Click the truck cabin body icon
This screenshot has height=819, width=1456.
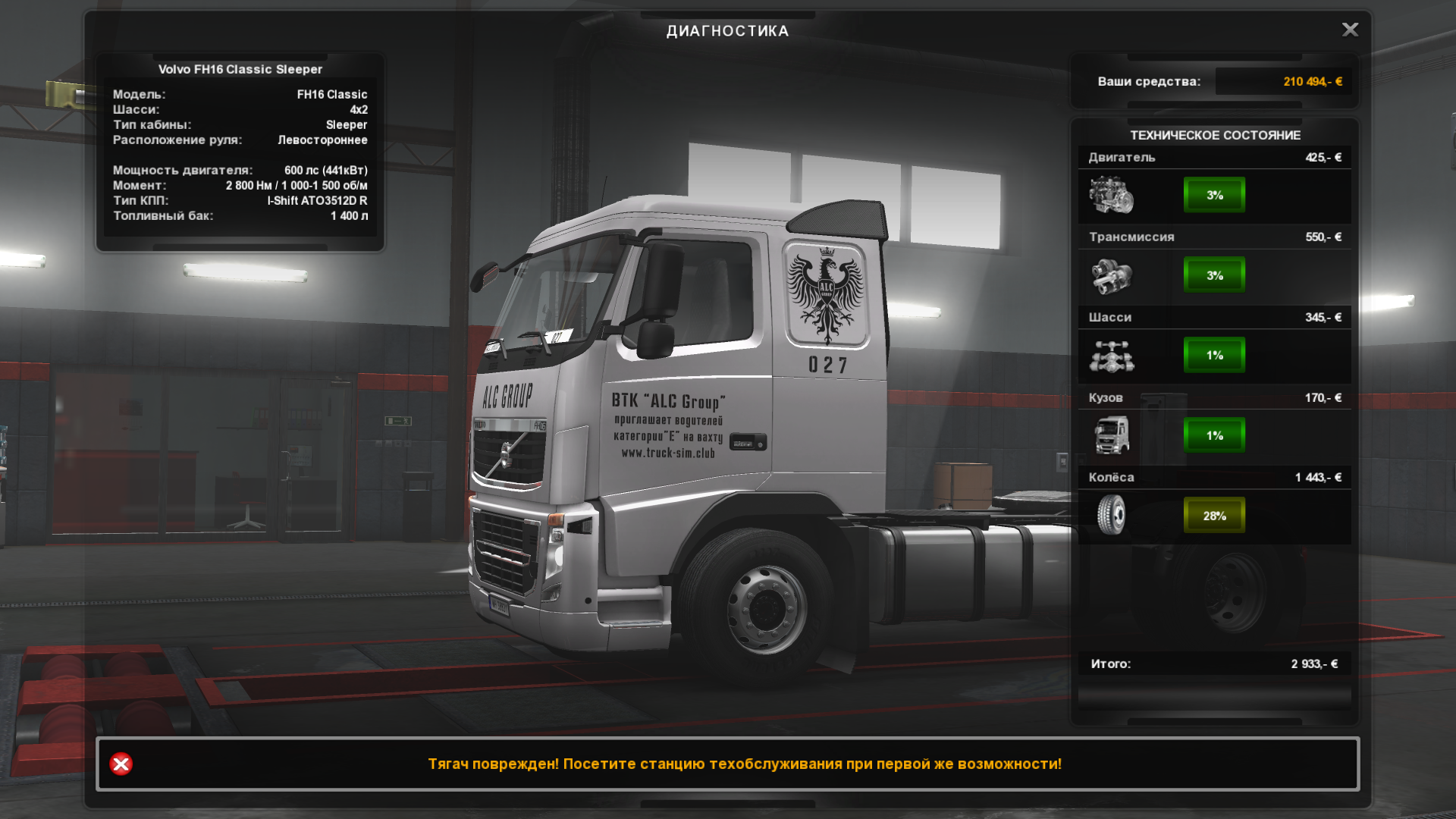click(1111, 435)
